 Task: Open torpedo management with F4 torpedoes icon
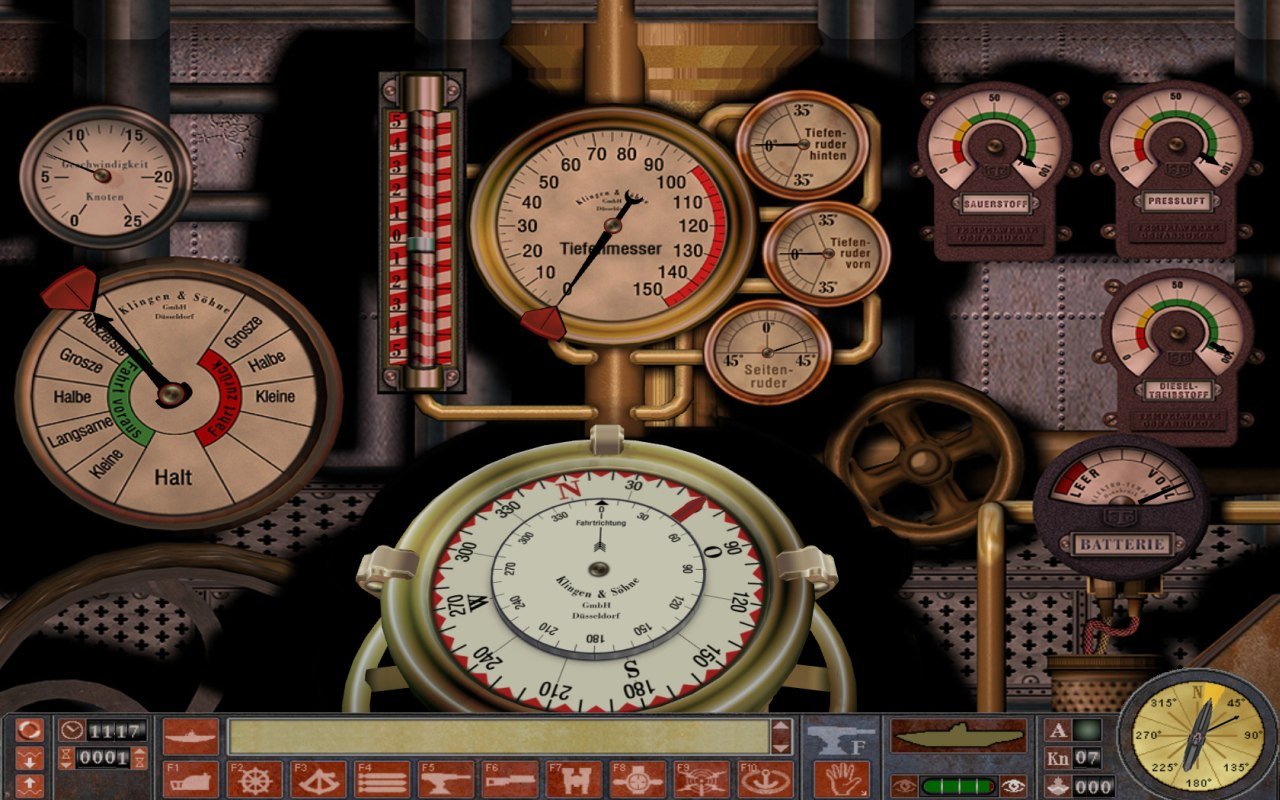(382, 778)
